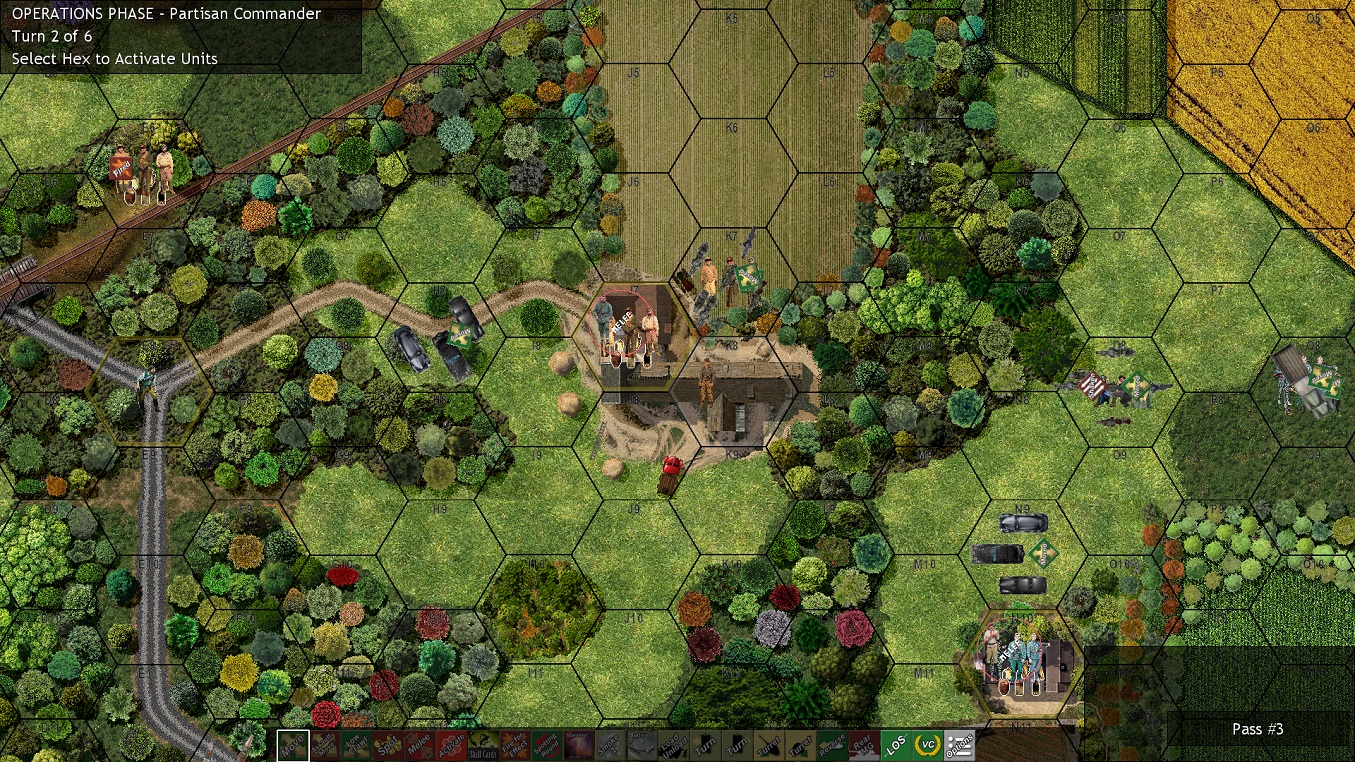Show victory conditions with the VC button
Image resolution: width=1355 pixels, height=762 pixels.
click(x=928, y=745)
